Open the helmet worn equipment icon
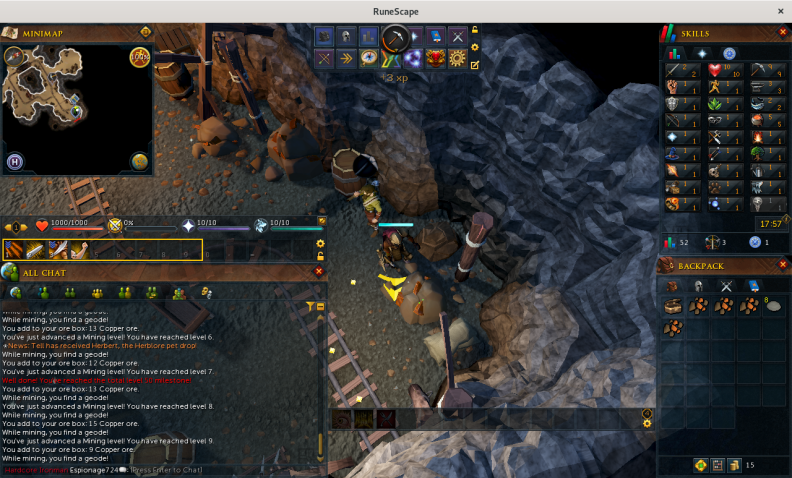792x478 pixels. coord(346,36)
